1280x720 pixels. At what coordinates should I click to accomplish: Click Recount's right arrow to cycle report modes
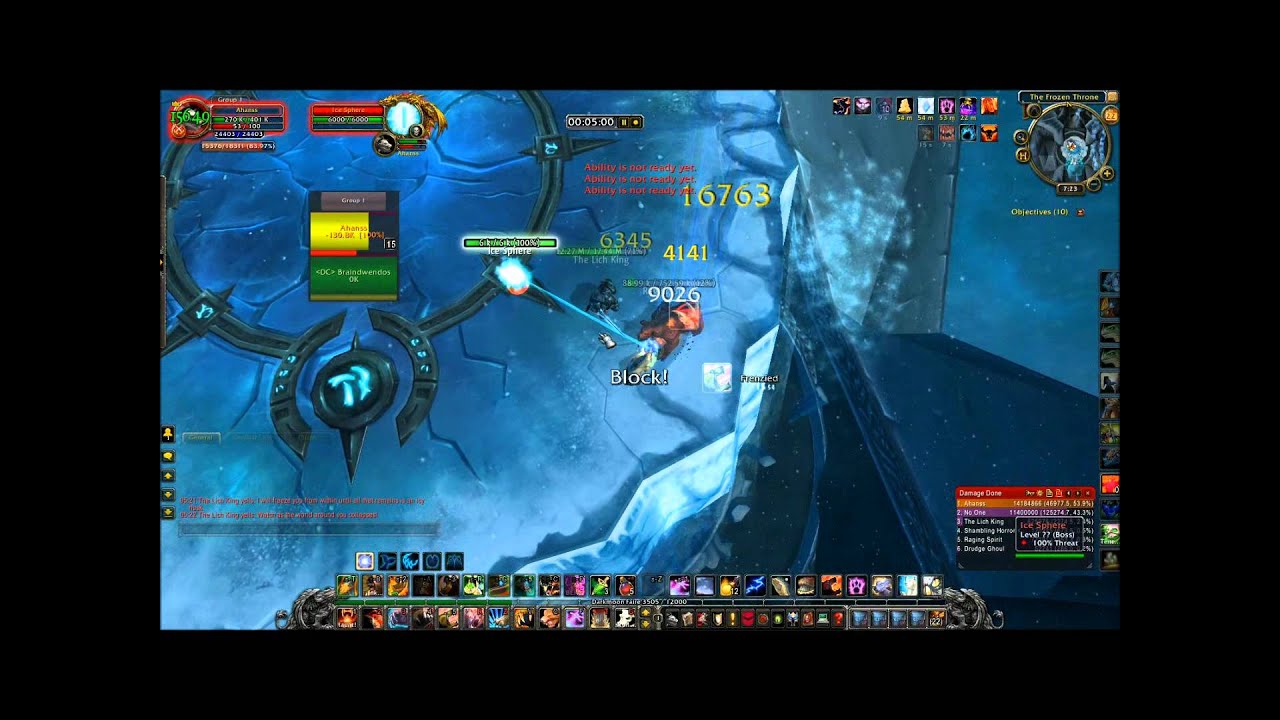click(x=1078, y=493)
